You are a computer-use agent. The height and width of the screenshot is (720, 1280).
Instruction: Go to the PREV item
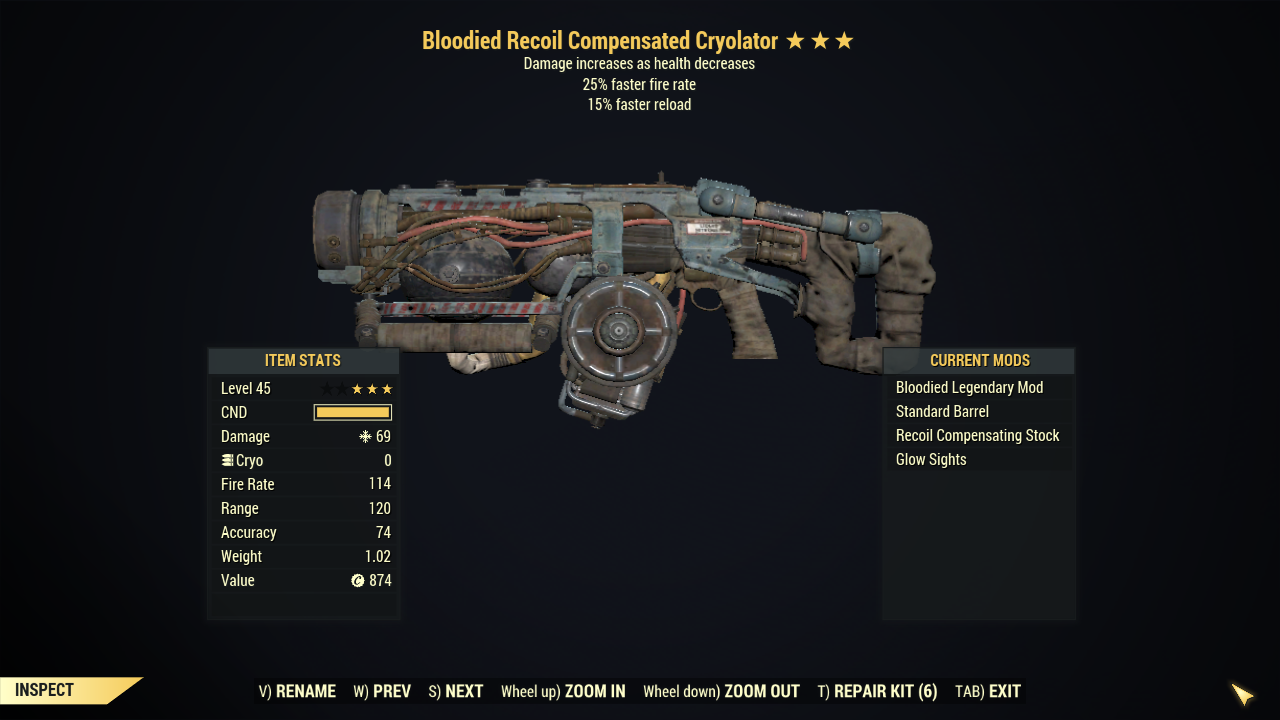tap(382, 691)
